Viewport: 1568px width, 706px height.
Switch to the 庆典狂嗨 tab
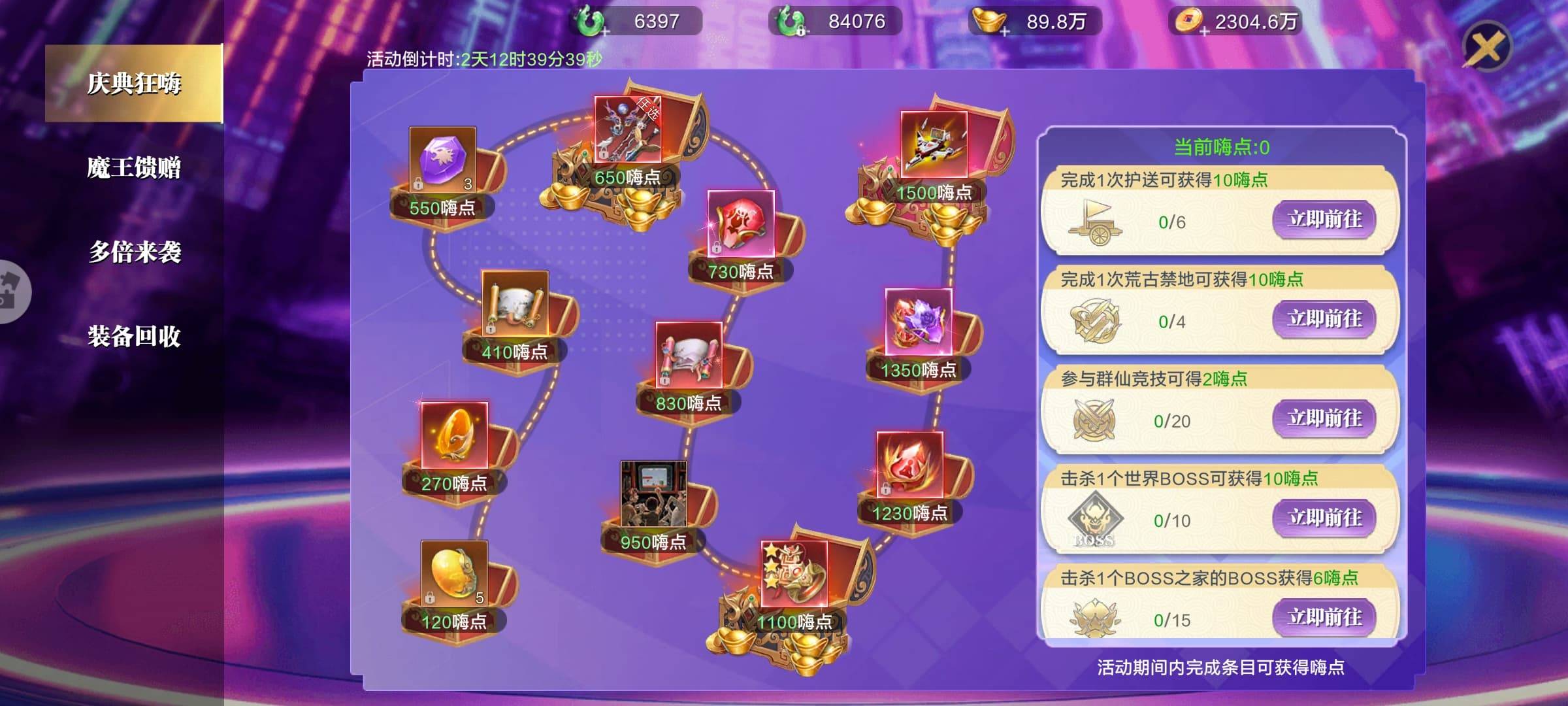point(134,83)
